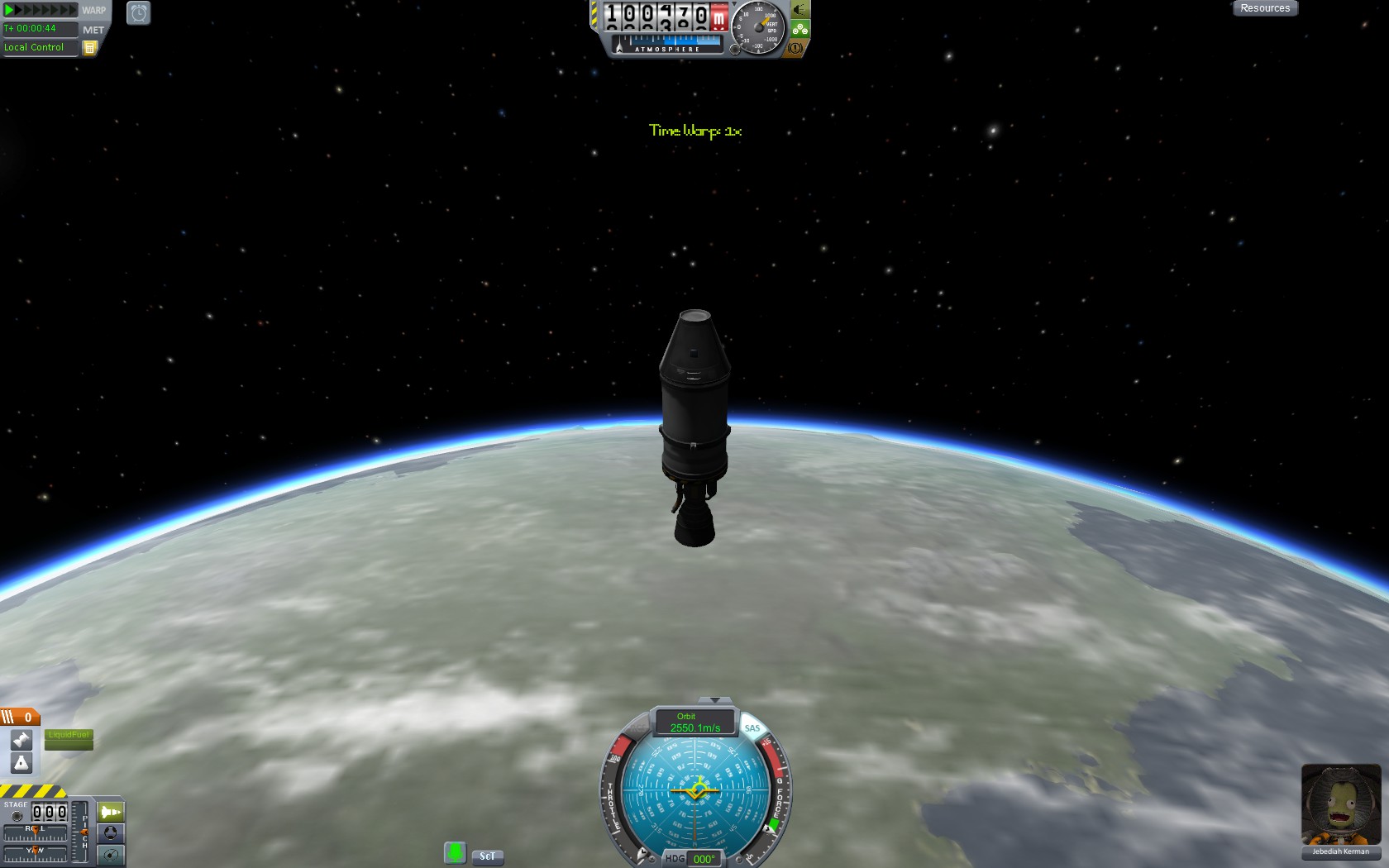Switch to docking mode button
Screen dimensions: 1389x868
110,833
